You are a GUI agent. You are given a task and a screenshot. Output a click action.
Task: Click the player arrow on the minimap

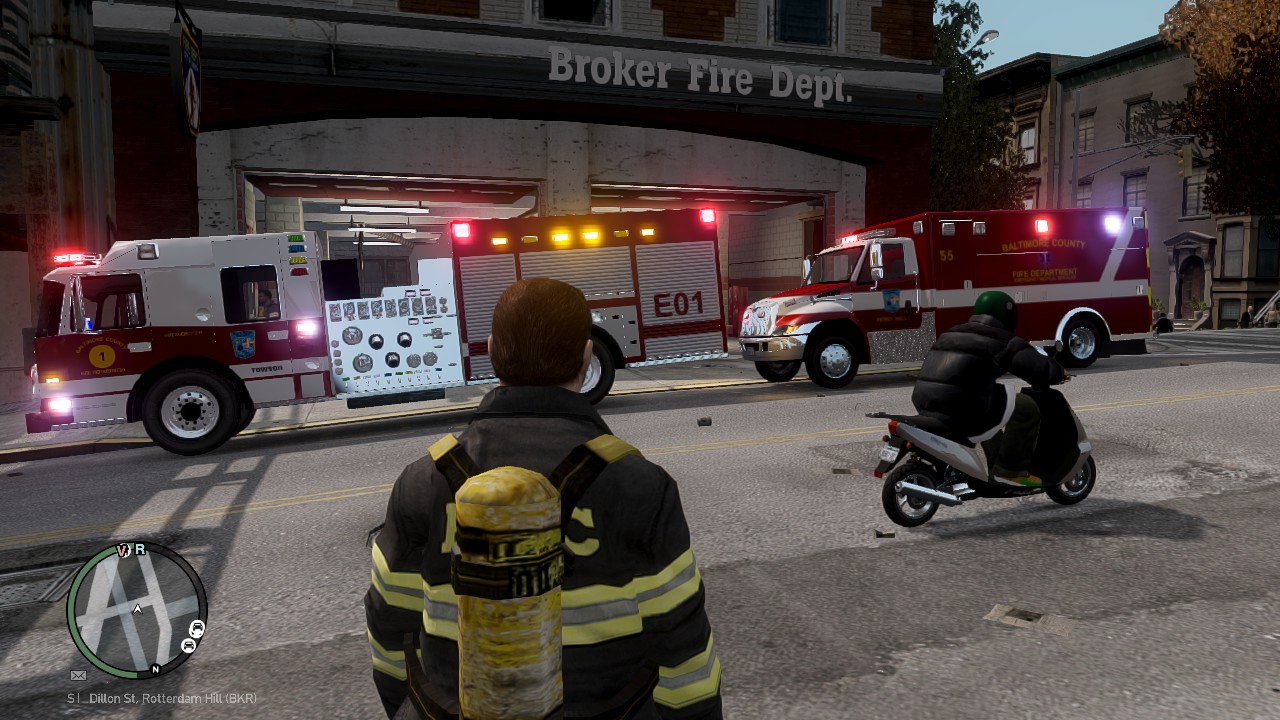(138, 608)
